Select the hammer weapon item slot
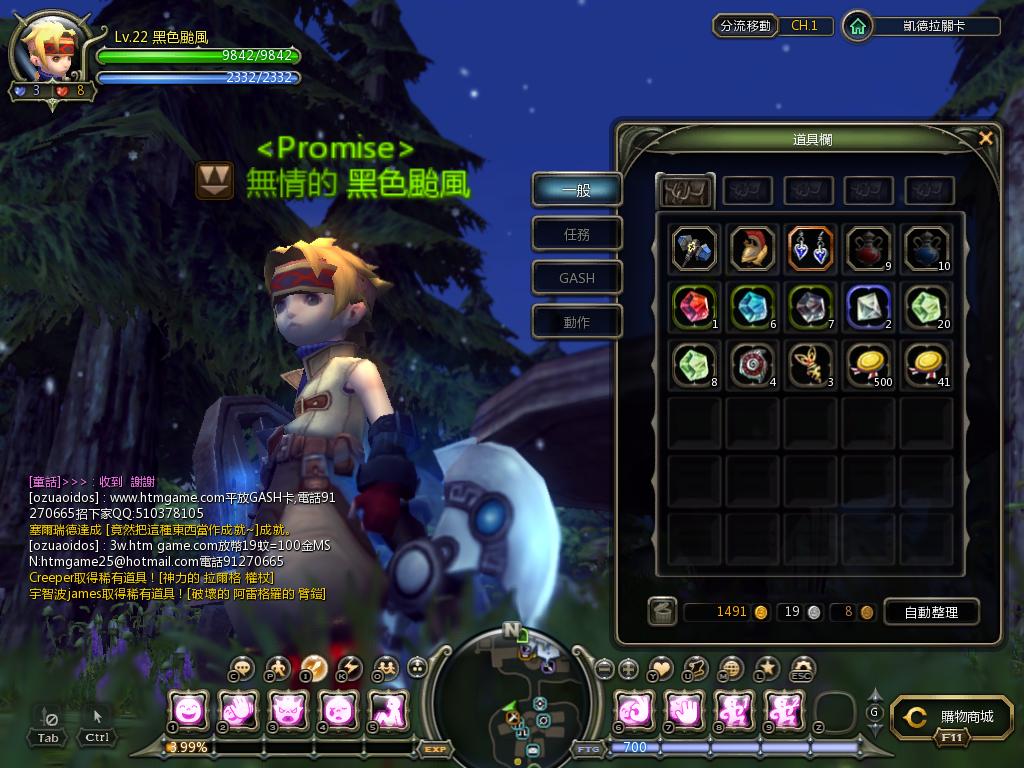Image resolution: width=1024 pixels, height=768 pixels. (694, 248)
